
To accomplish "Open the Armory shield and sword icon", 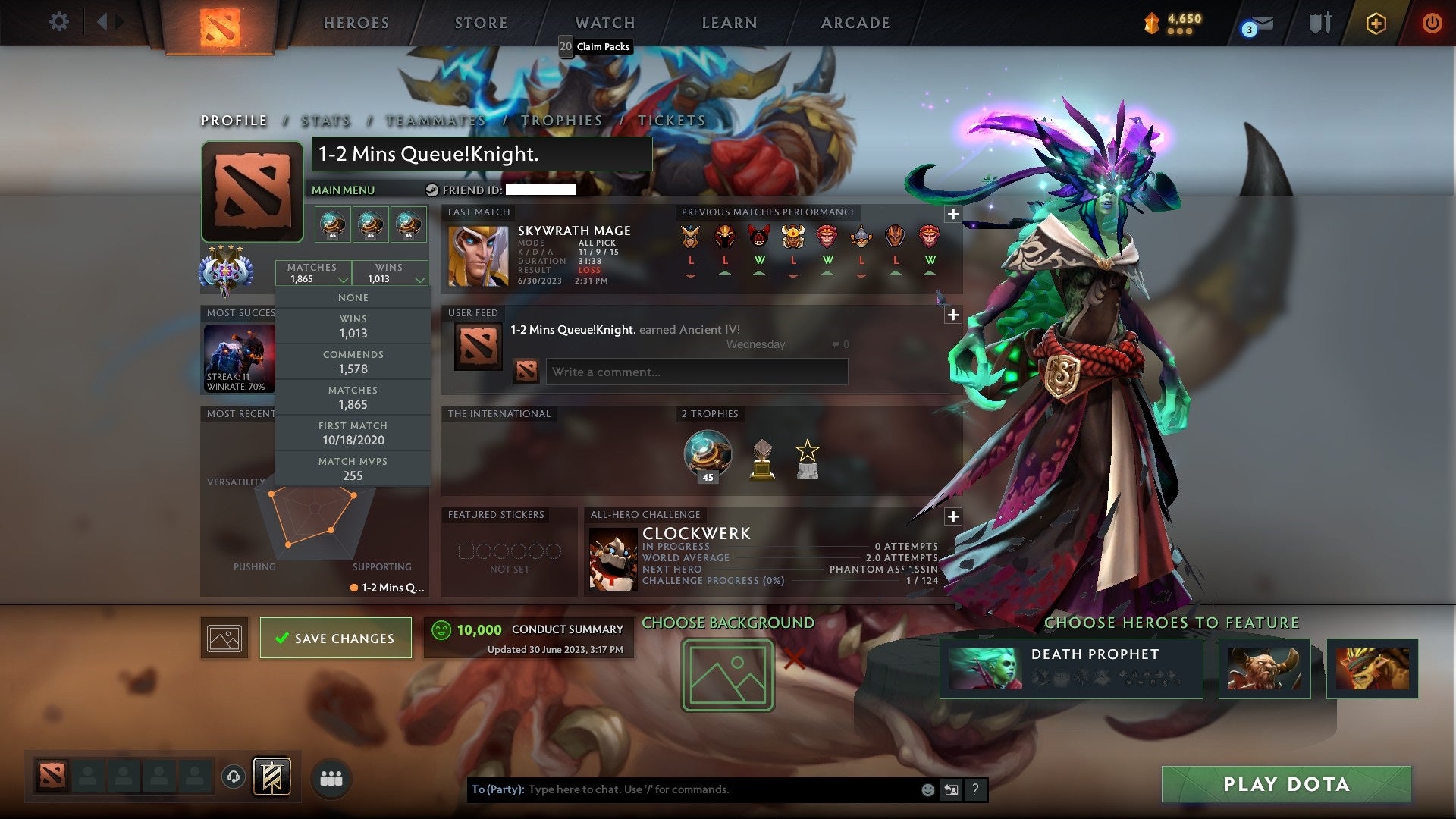I will tap(1319, 23).
